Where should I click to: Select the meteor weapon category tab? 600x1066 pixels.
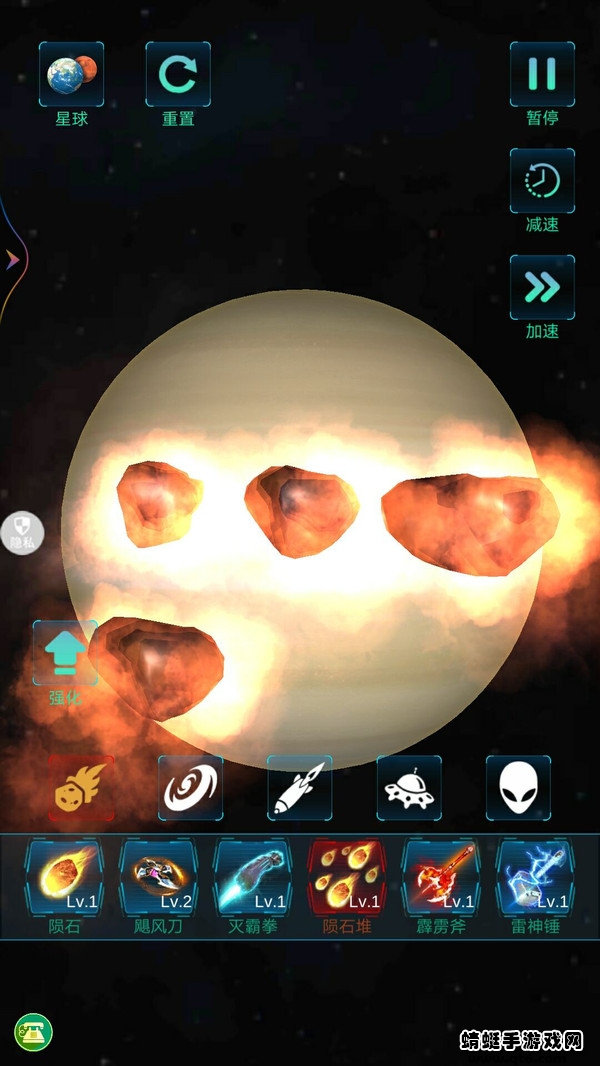81,788
